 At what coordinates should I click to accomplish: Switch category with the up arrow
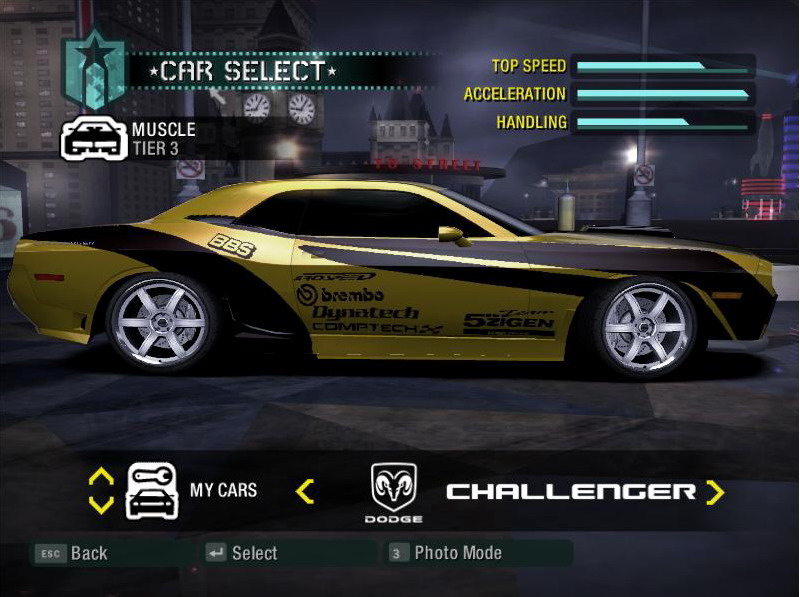tap(101, 477)
